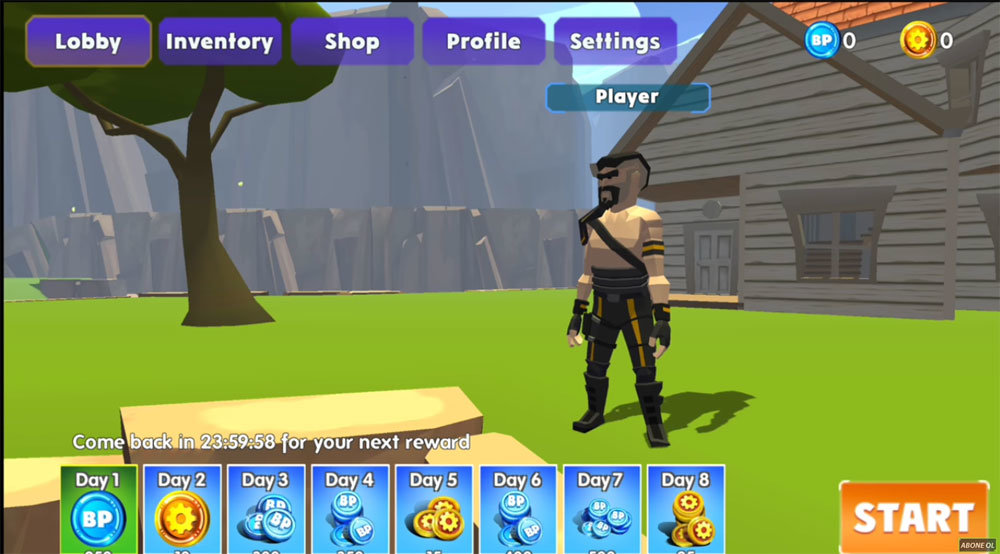The image size is (1000, 554).
Task: Select the Day 1 BP reward
Action: pos(98,510)
